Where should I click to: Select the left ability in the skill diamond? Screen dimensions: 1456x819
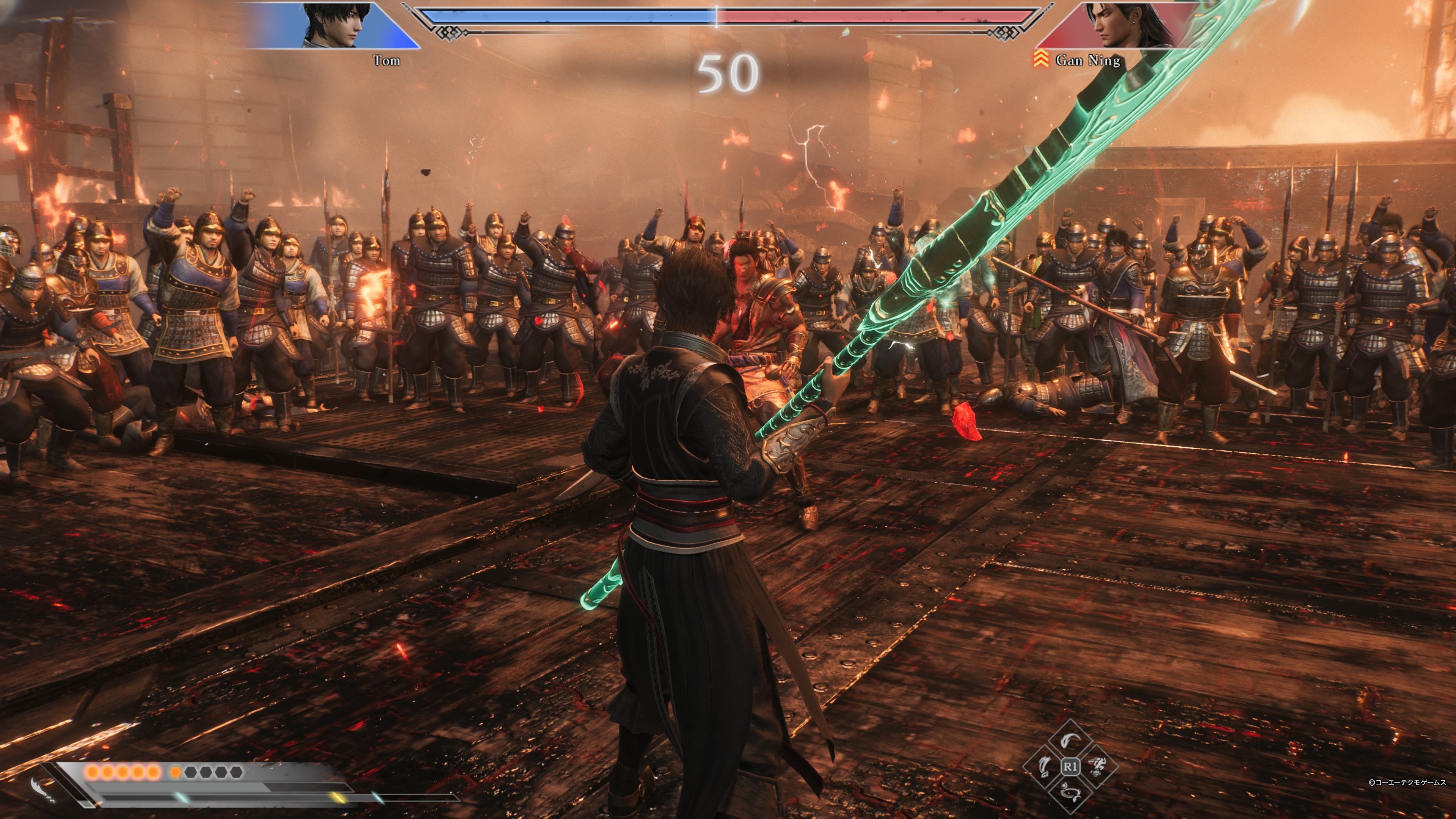(x=1045, y=767)
